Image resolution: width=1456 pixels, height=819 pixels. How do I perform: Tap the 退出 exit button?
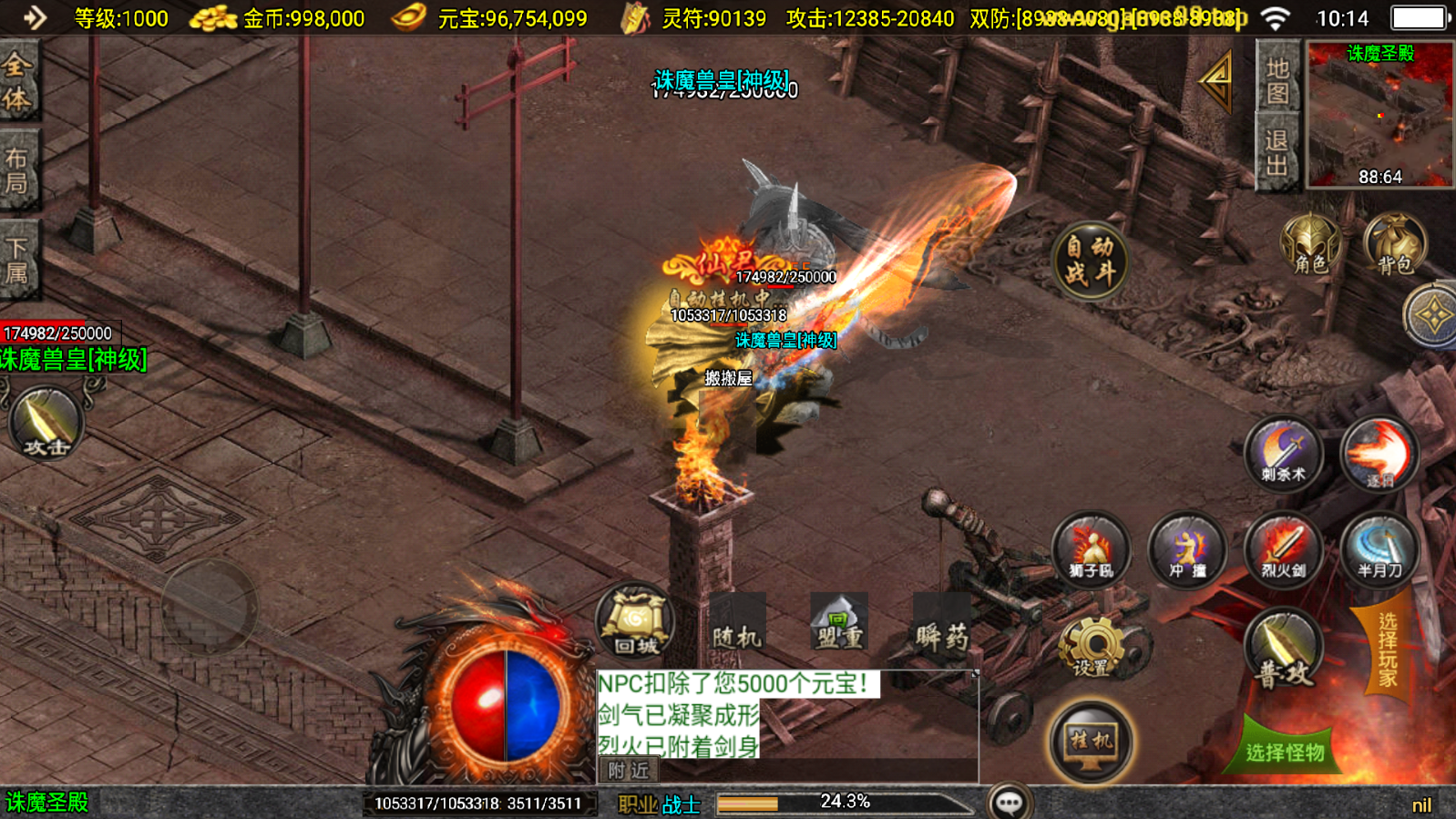[x=1277, y=152]
